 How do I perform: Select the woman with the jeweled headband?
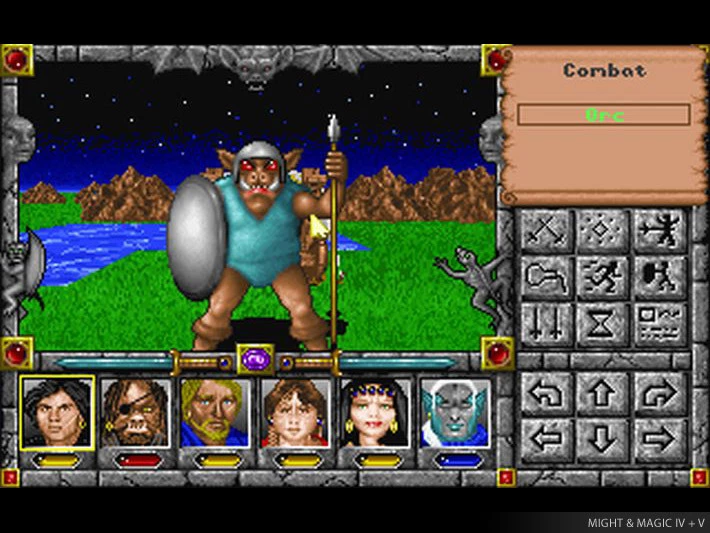tap(375, 412)
